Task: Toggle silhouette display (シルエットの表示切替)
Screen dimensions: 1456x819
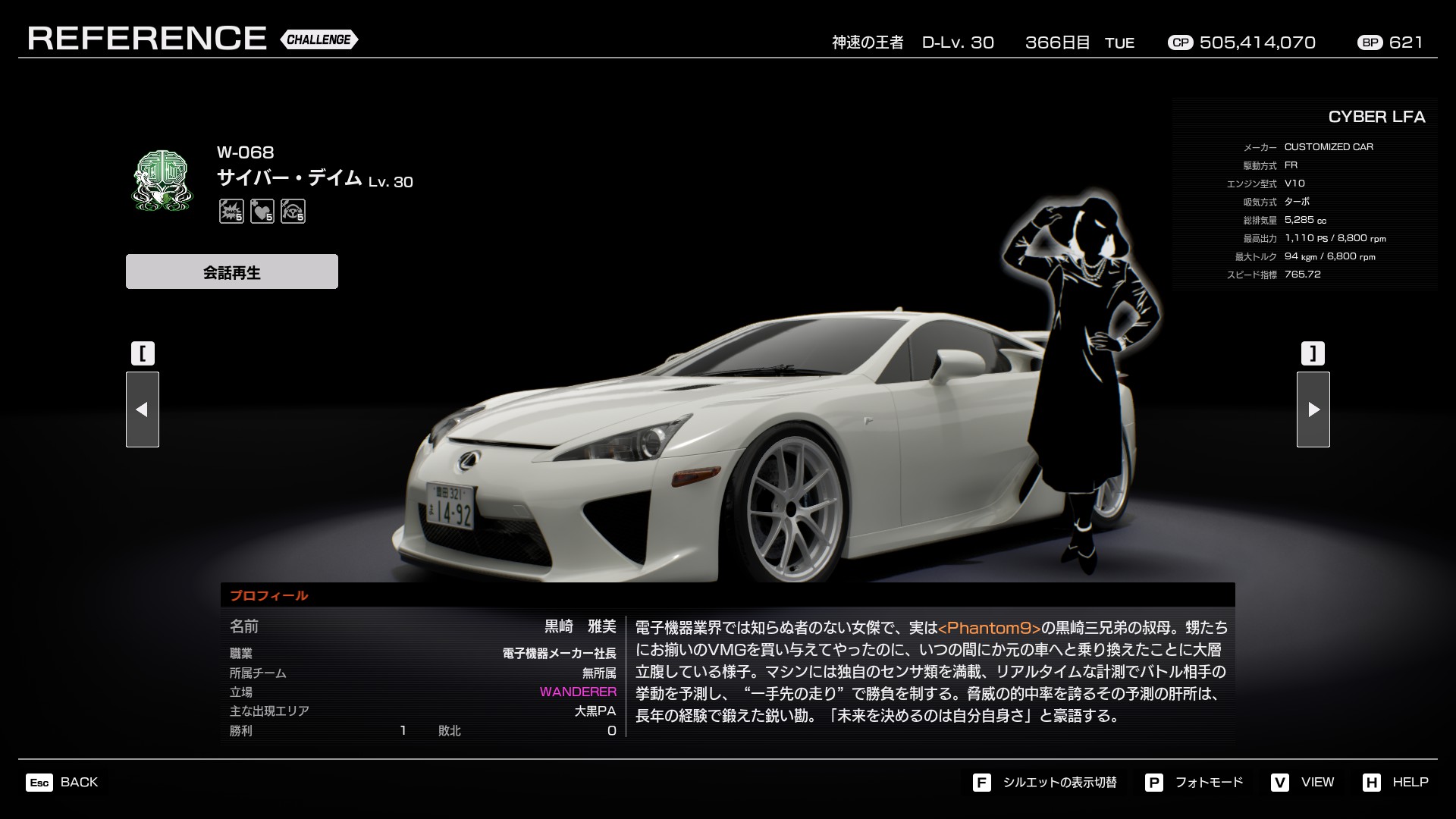Action: pyautogui.click(x=1045, y=782)
